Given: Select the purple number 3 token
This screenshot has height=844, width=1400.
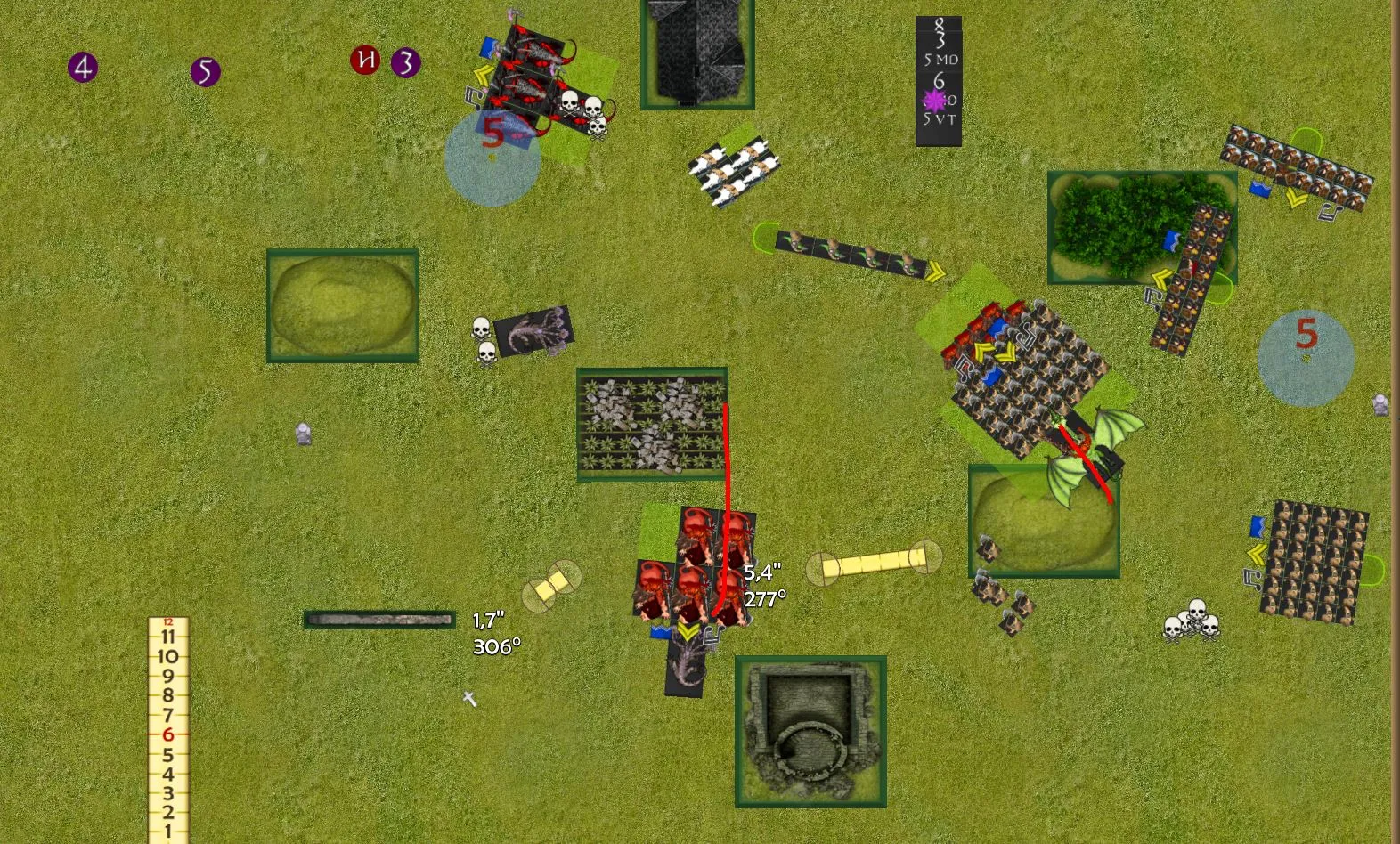Looking at the screenshot, I should pyautogui.click(x=406, y=62).
